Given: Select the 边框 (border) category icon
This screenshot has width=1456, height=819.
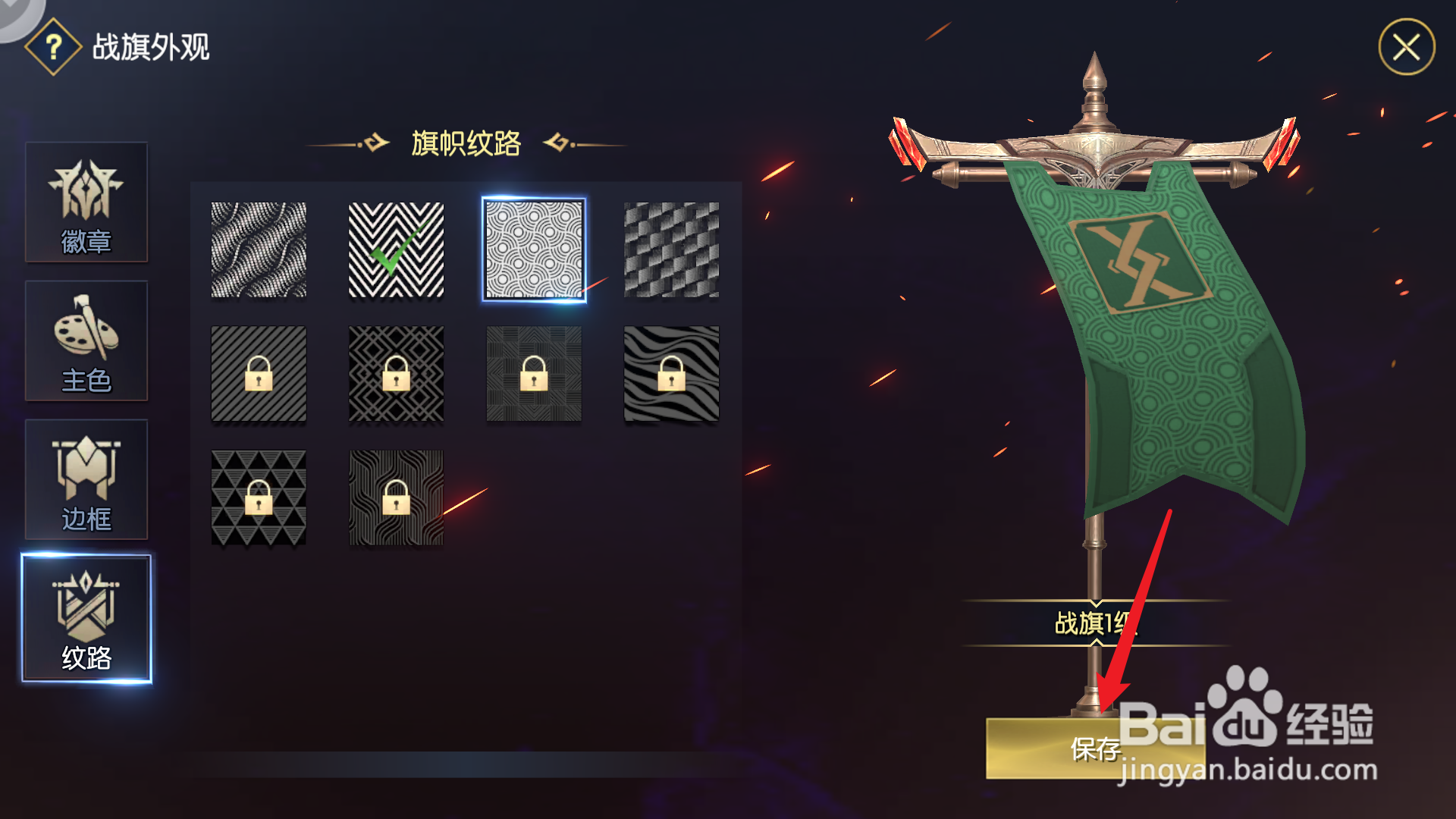Looking at the screenshot, I should click(86, 480).
